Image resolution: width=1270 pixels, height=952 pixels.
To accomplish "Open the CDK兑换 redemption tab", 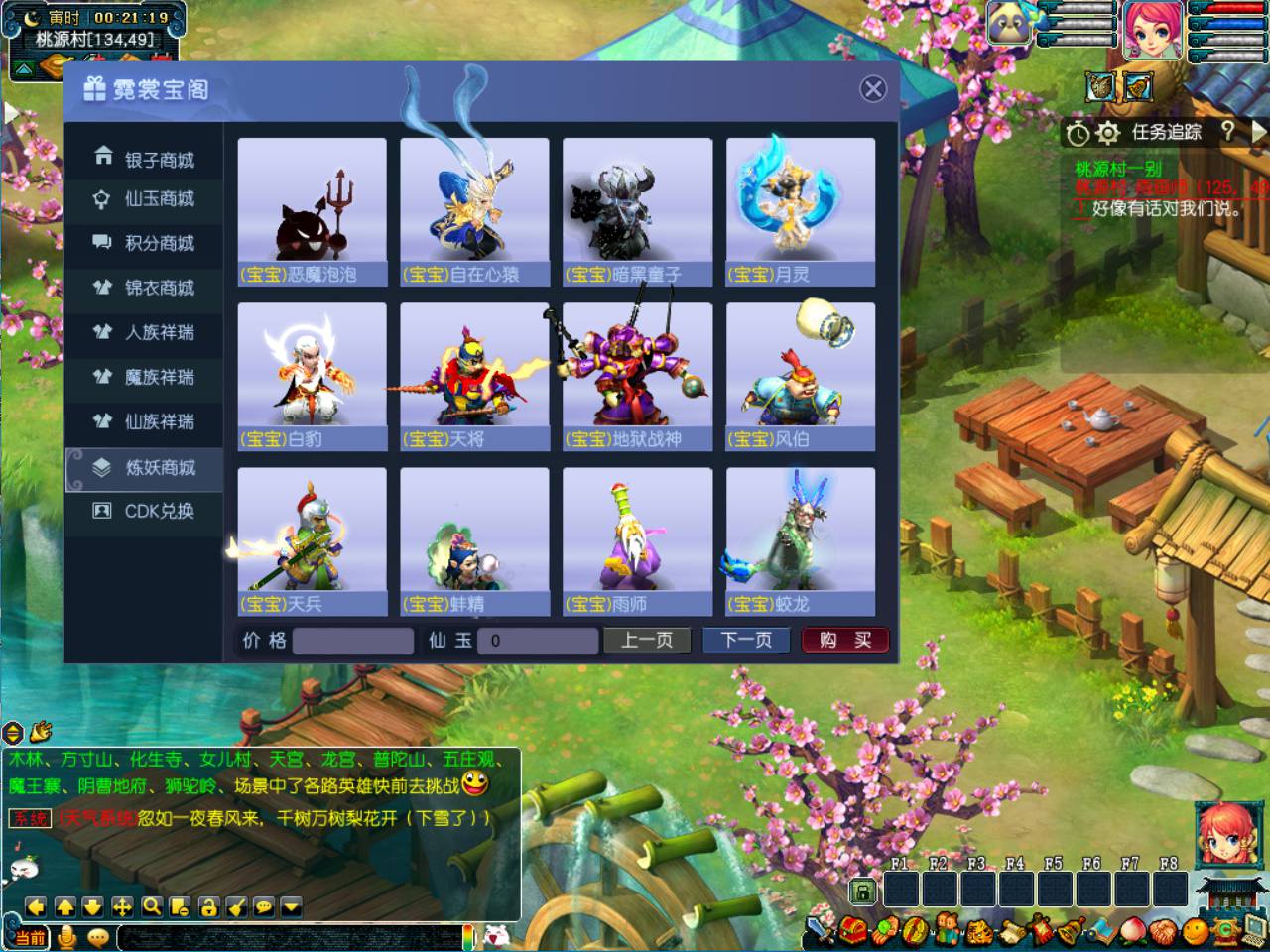I will click(x=145, y=511).
